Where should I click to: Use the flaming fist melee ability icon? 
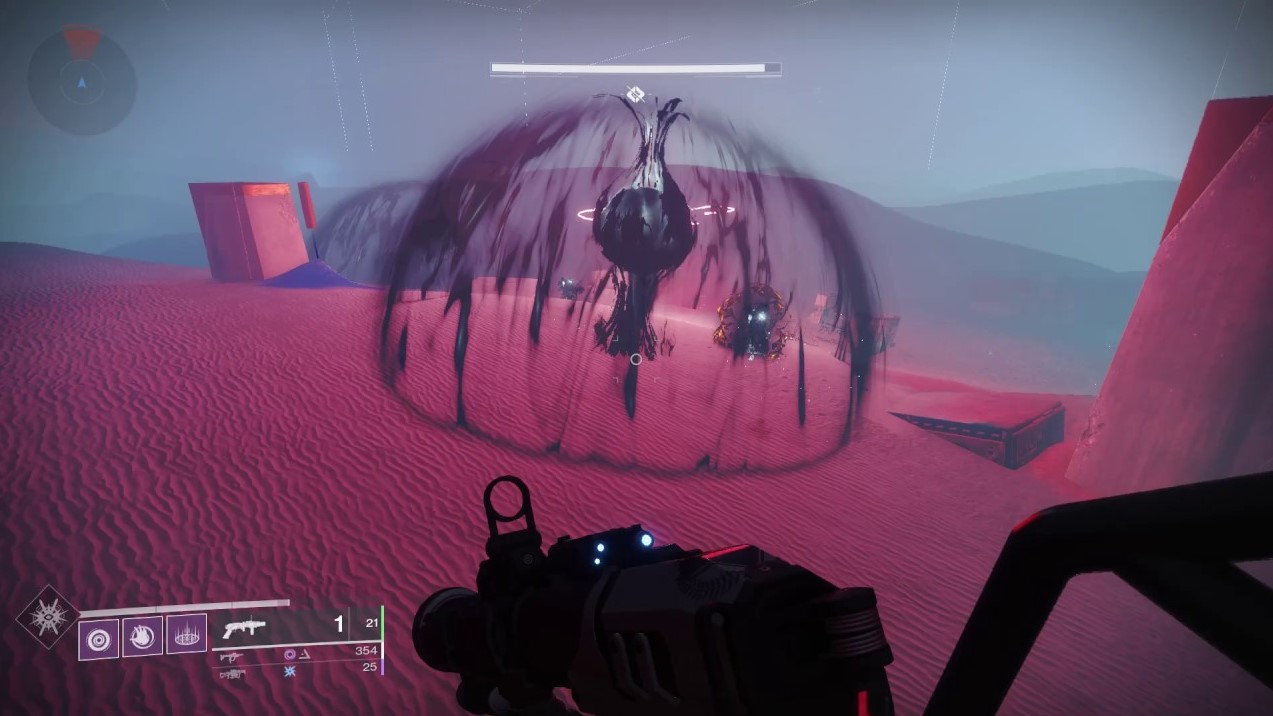pyautogui.click(x=142, y=637)
